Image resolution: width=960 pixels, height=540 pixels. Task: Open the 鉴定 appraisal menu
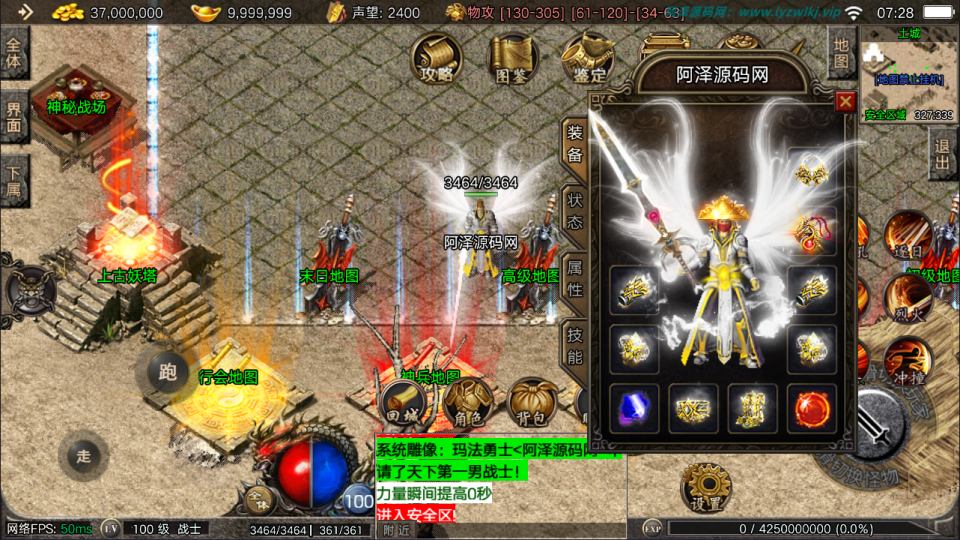click(587, 58)
